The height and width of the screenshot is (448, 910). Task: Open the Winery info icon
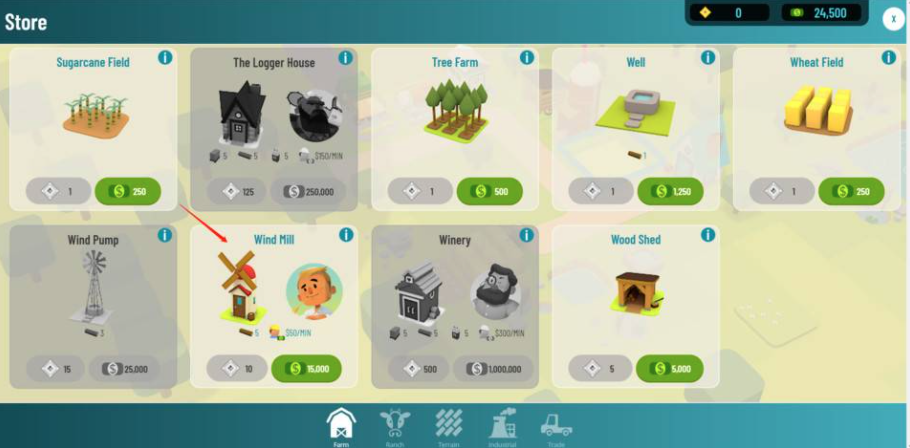point(527,235)
